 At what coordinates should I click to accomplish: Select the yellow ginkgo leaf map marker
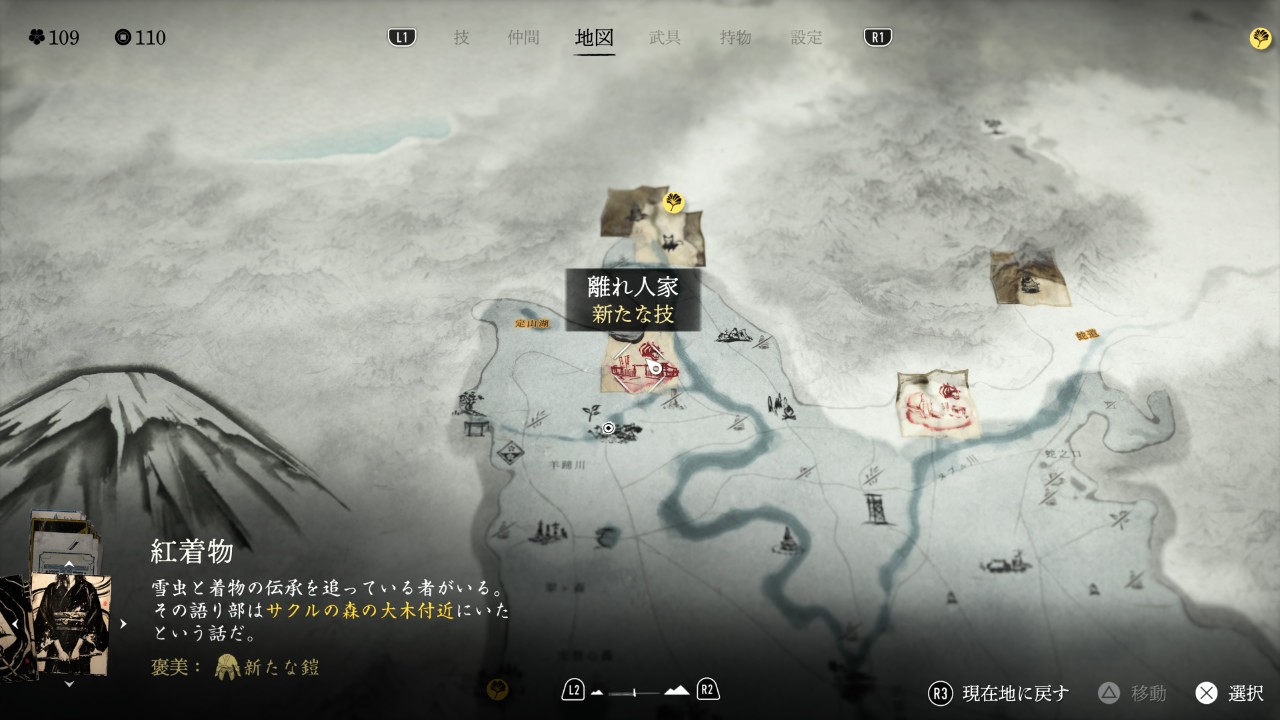click(x=675, y=203)
